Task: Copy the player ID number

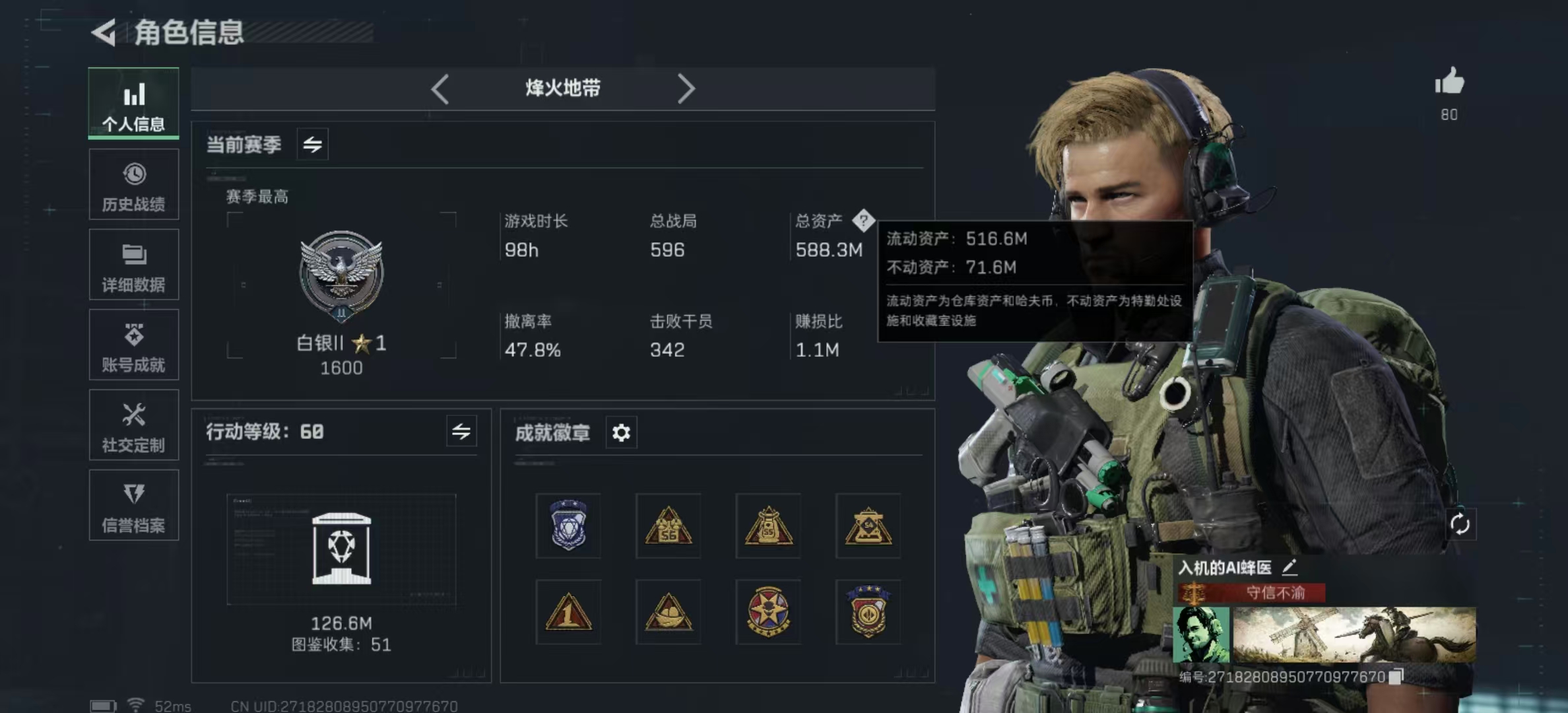Action: coord(1396,677)
